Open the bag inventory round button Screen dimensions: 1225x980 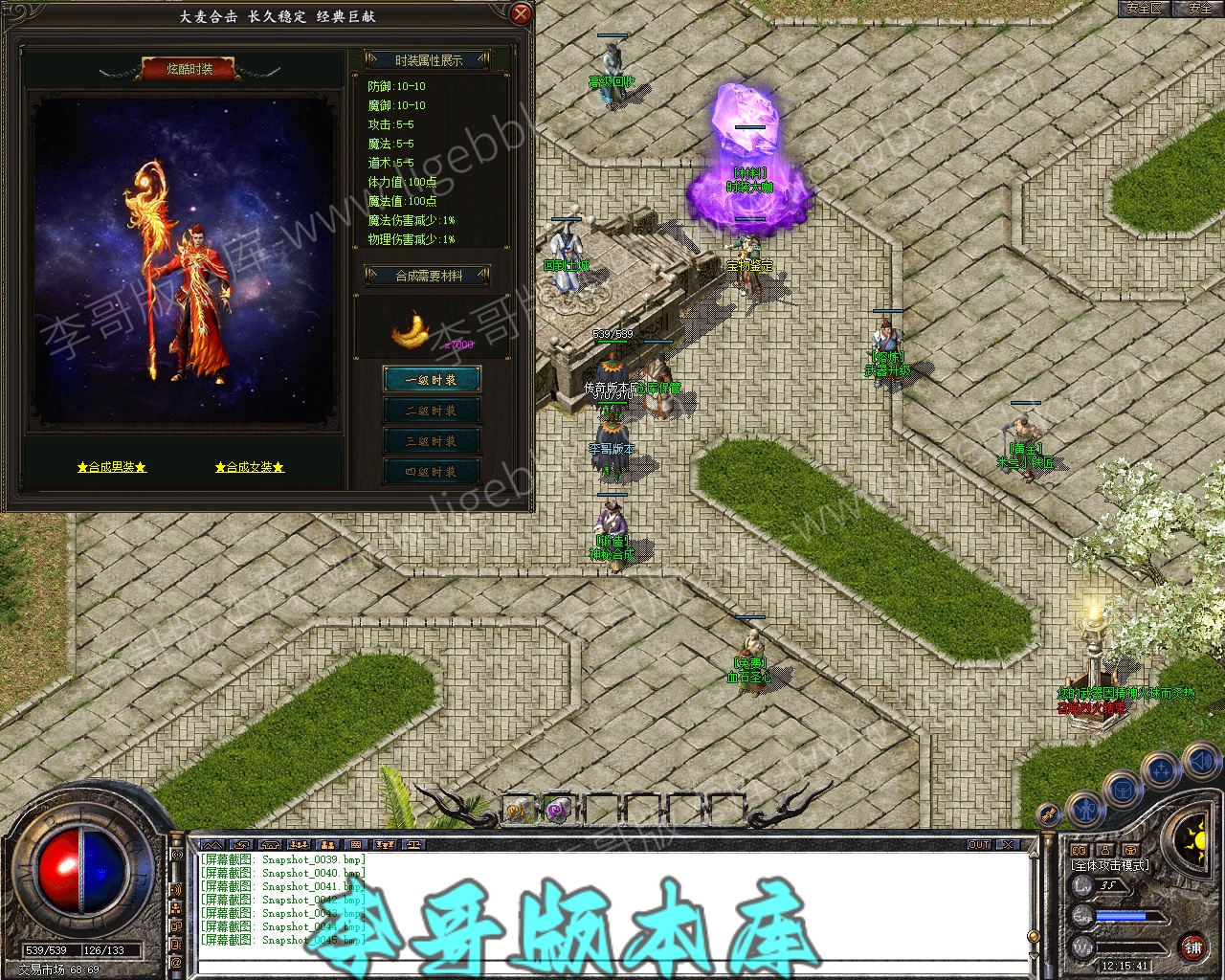1123,791
